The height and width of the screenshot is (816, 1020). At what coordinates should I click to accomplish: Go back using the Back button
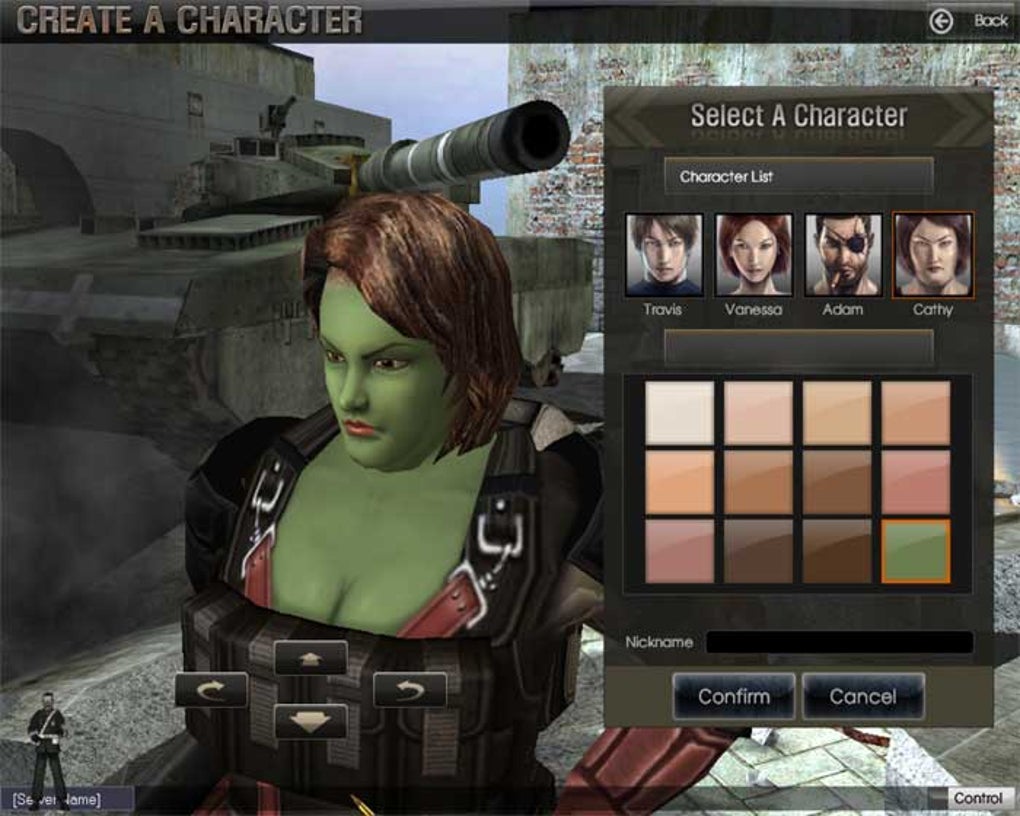coord(972,20)
